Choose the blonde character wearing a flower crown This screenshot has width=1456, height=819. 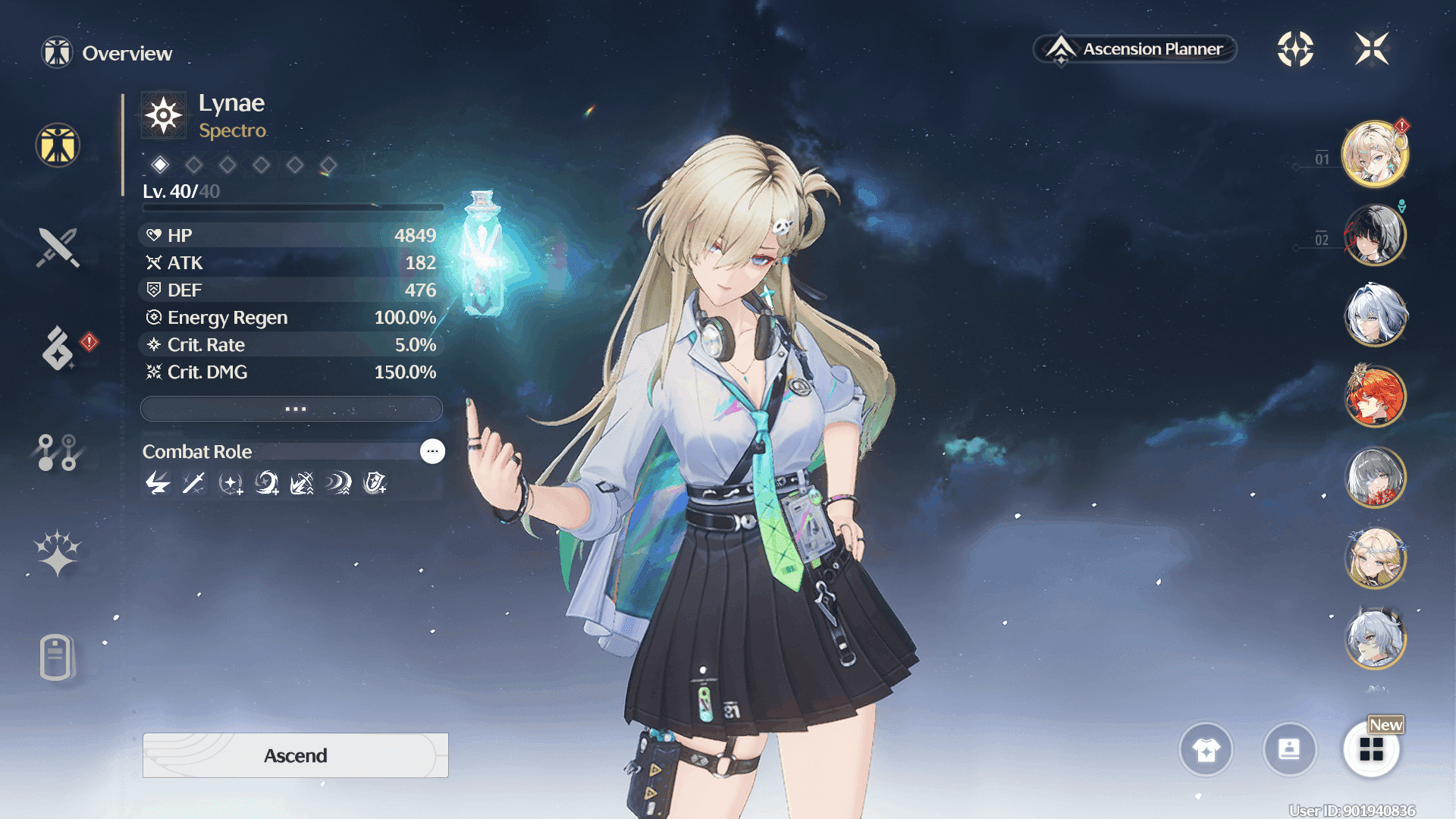coord(1374,558)
